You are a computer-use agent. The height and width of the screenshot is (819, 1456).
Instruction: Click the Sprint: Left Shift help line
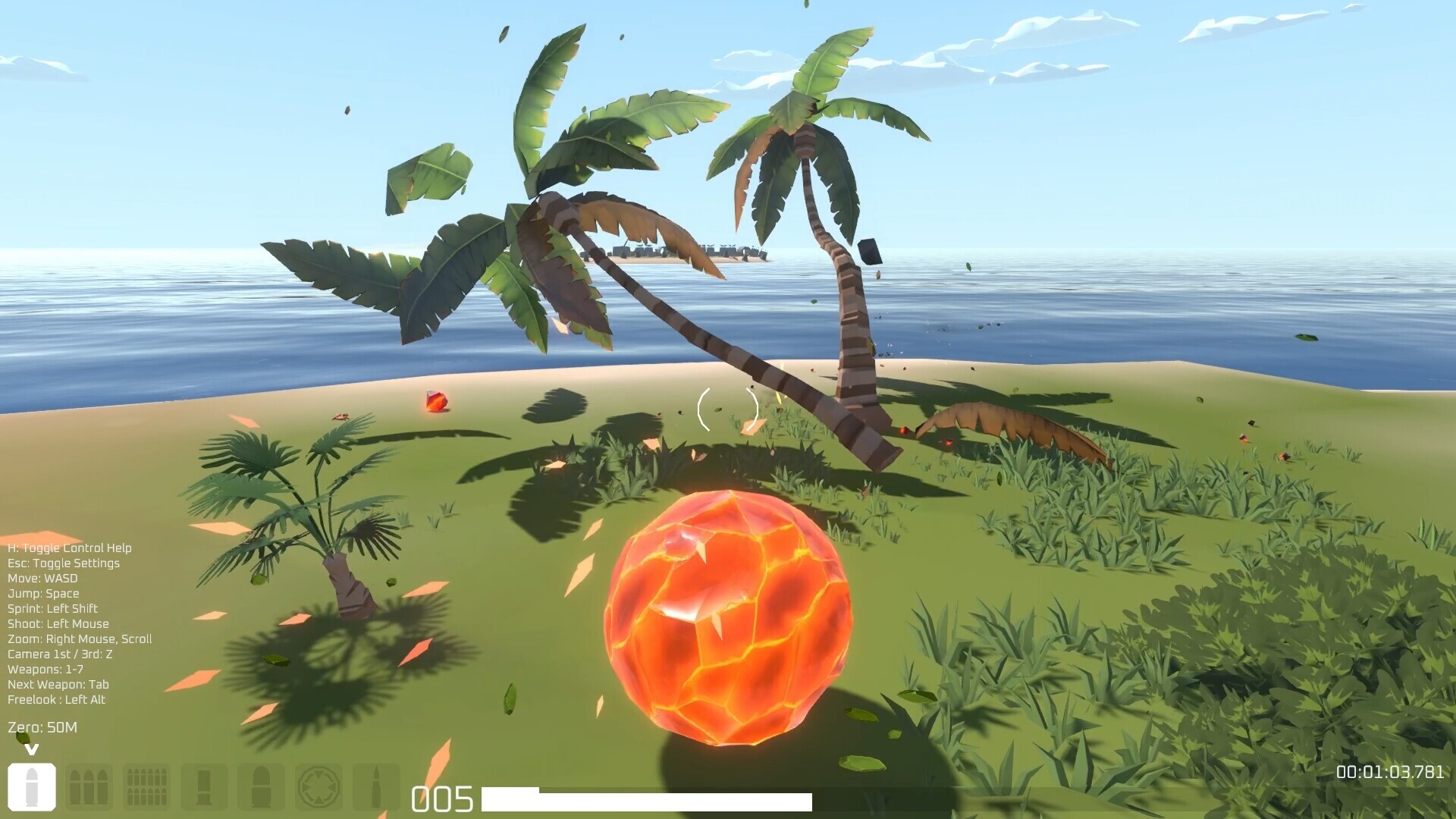click(x=52, y=608)
